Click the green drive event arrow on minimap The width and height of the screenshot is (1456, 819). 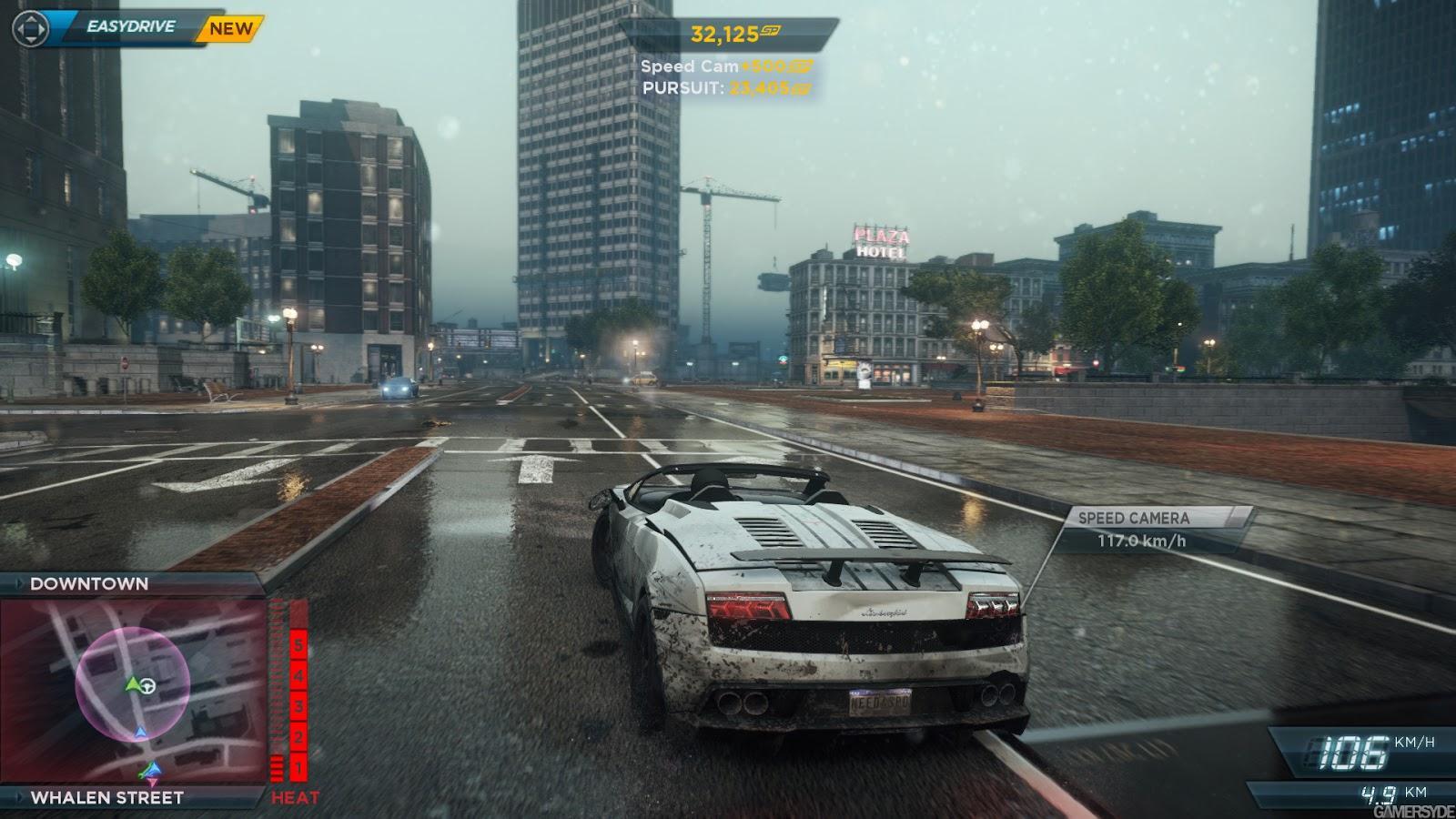[133, 684]
